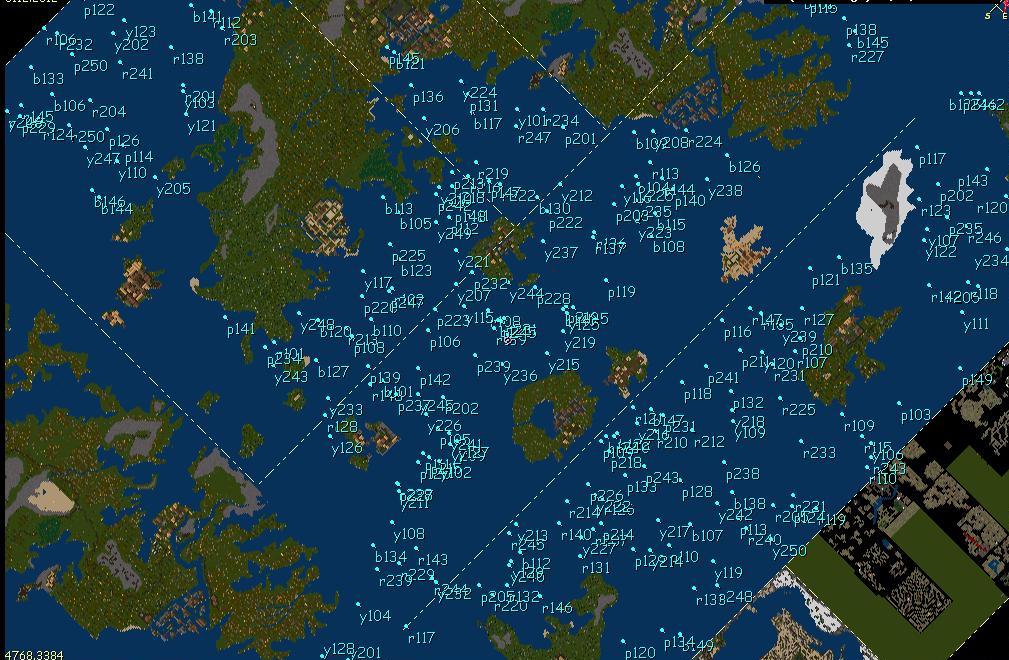Select the y104 map marker

coord(375,616)
